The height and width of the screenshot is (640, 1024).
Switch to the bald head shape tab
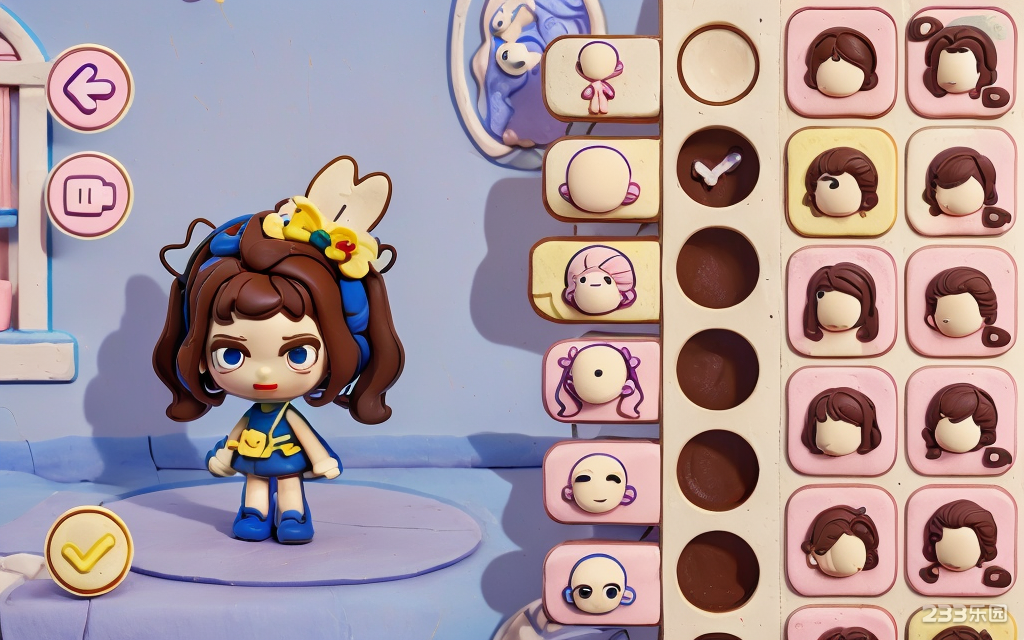point(601,179)
